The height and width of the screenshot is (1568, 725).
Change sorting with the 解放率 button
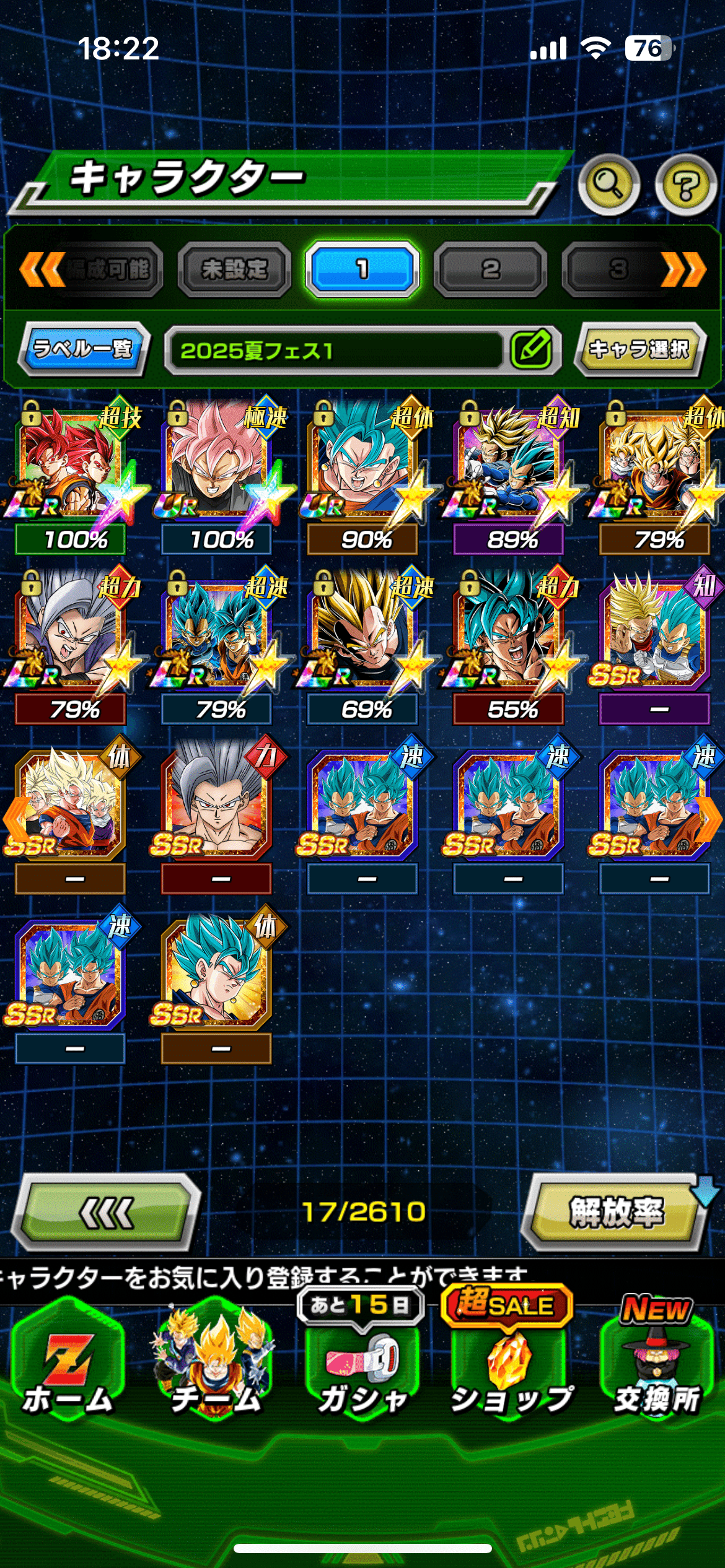(x=615, y=1213)
